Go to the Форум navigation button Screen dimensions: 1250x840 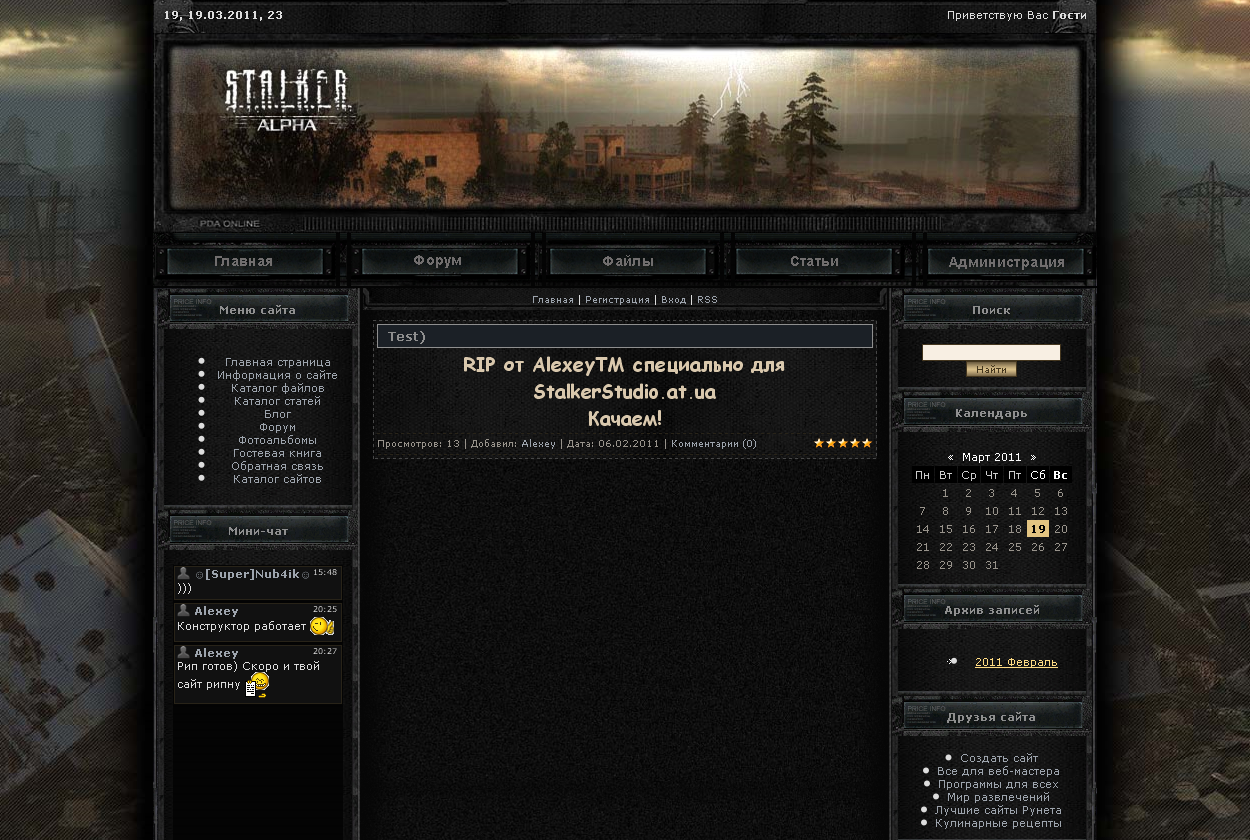[438, 261]
